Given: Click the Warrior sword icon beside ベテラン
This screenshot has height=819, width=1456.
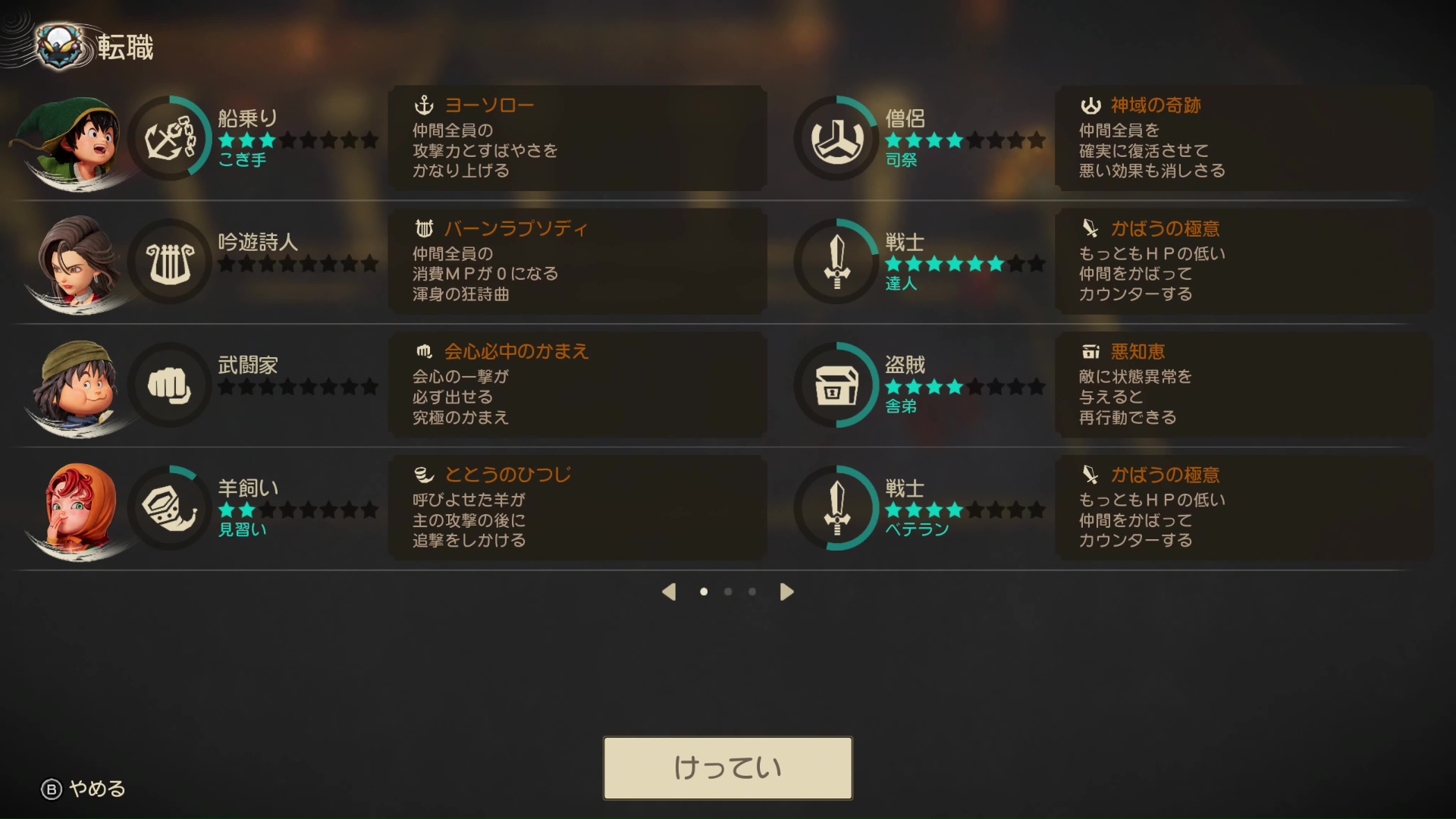Looking at the screenshot, I should 836,507.
